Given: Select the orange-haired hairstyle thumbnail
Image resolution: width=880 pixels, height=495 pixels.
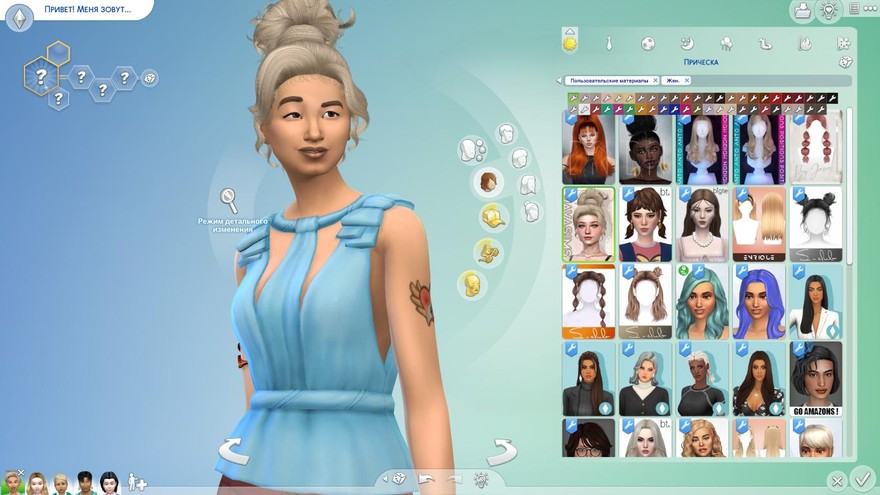Looking at the screenshot, I should [589, 147].
